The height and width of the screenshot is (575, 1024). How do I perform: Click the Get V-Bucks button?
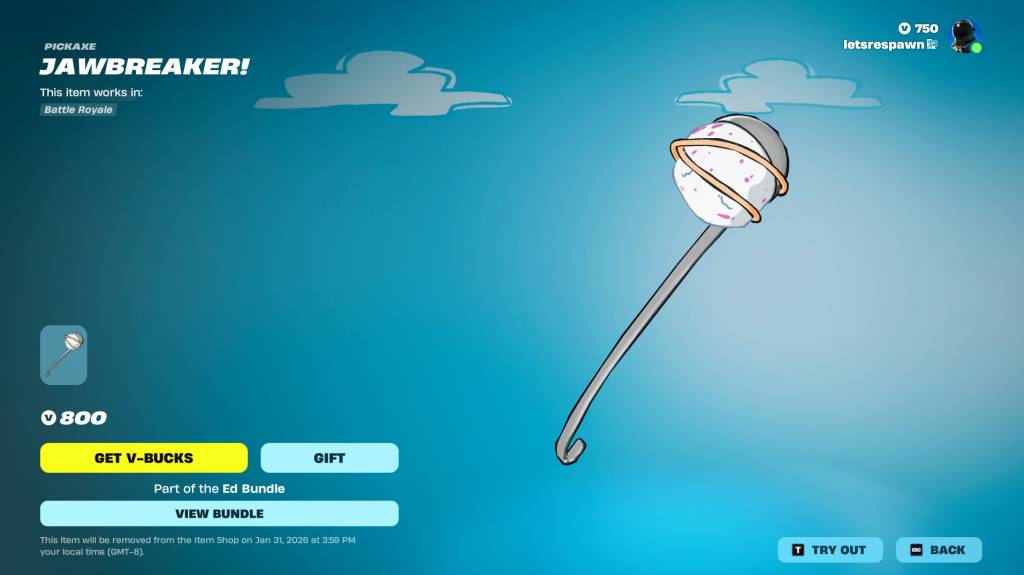[144, 458]
